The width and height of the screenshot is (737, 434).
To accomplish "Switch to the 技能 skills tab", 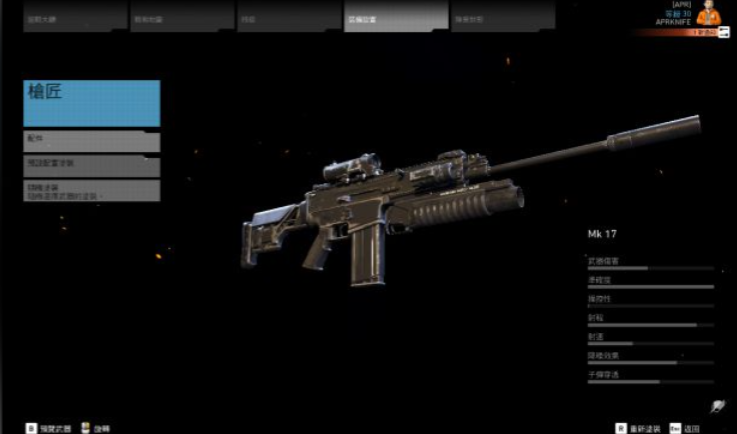I will [x=289, y=17].
